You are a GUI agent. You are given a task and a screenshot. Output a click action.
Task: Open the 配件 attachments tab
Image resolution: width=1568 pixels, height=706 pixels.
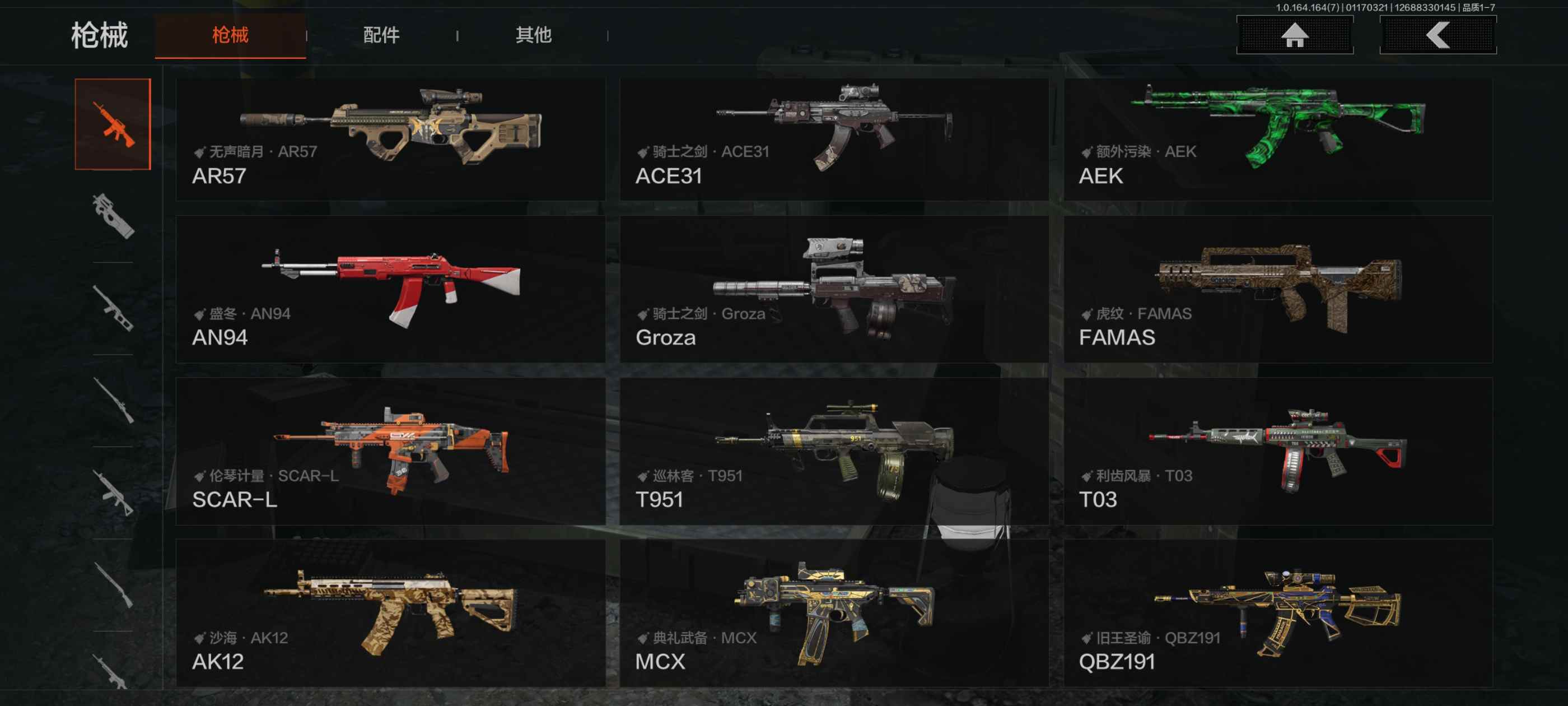coord(381,35)
